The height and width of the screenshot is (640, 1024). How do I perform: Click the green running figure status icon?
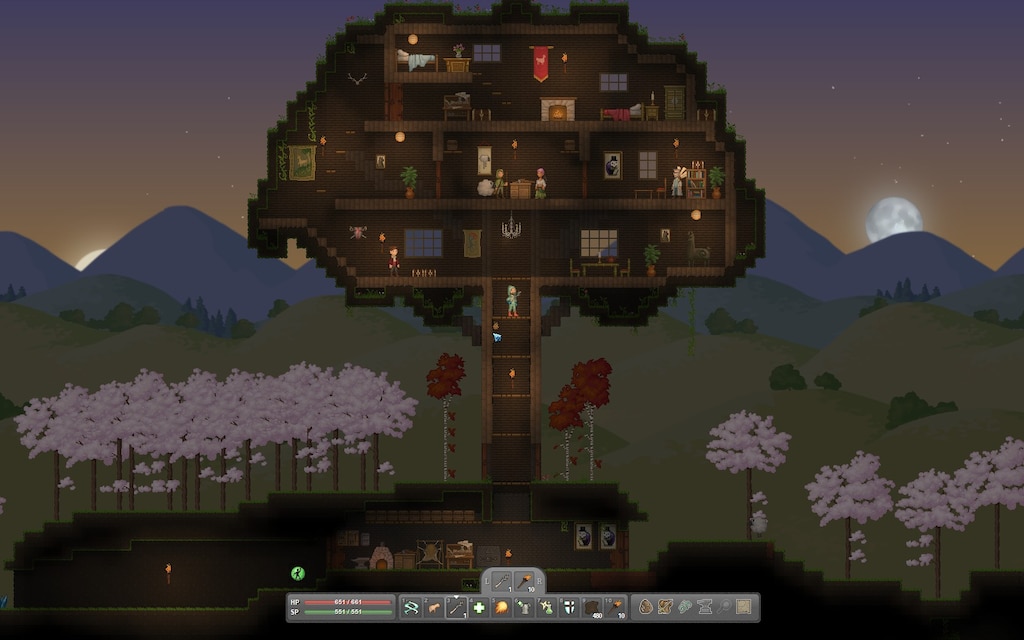[297, 573]
